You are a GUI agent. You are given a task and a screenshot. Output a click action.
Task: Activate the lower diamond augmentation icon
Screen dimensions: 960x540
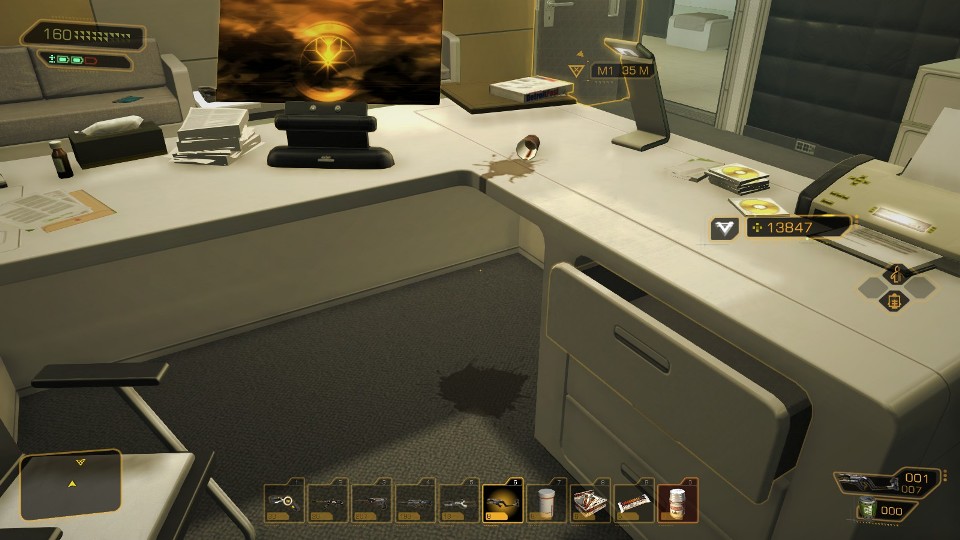[896, 300]
